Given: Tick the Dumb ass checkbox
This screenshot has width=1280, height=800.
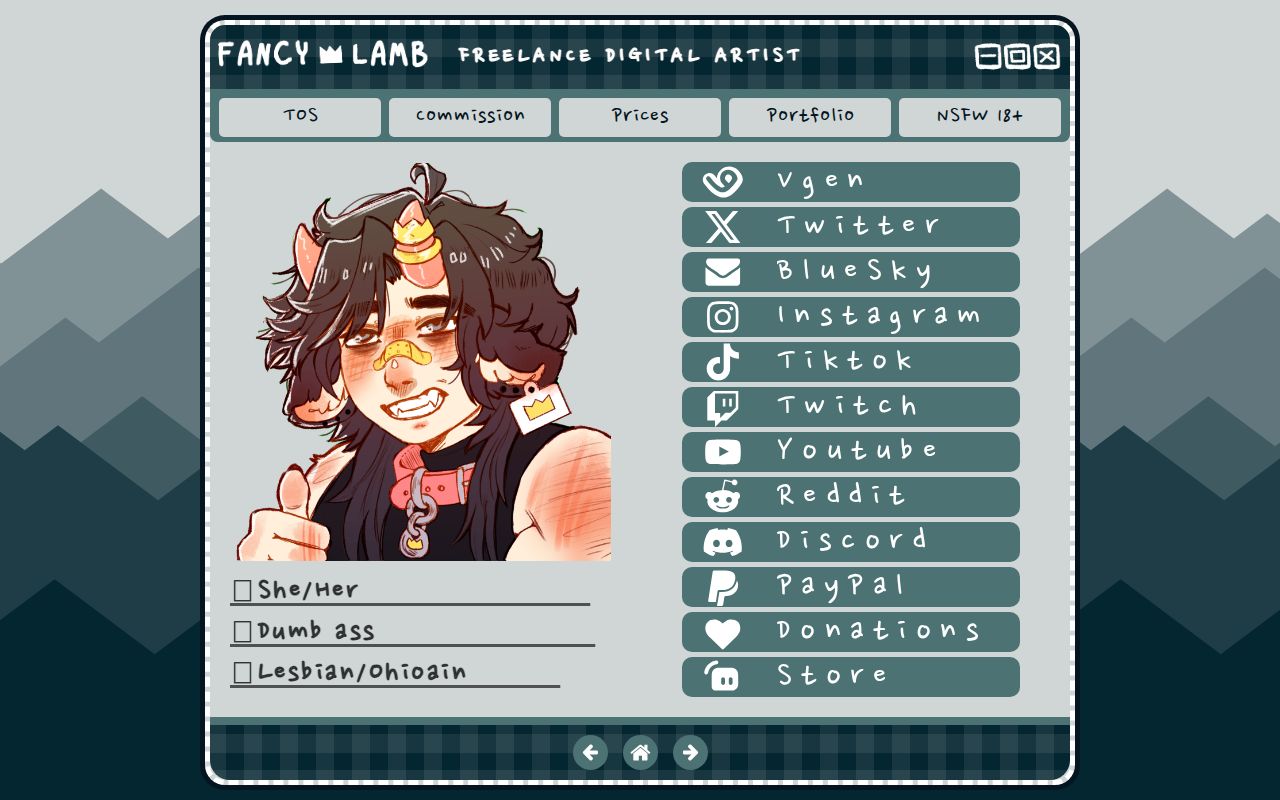Looking at the screenshot, I should point(240,630).
